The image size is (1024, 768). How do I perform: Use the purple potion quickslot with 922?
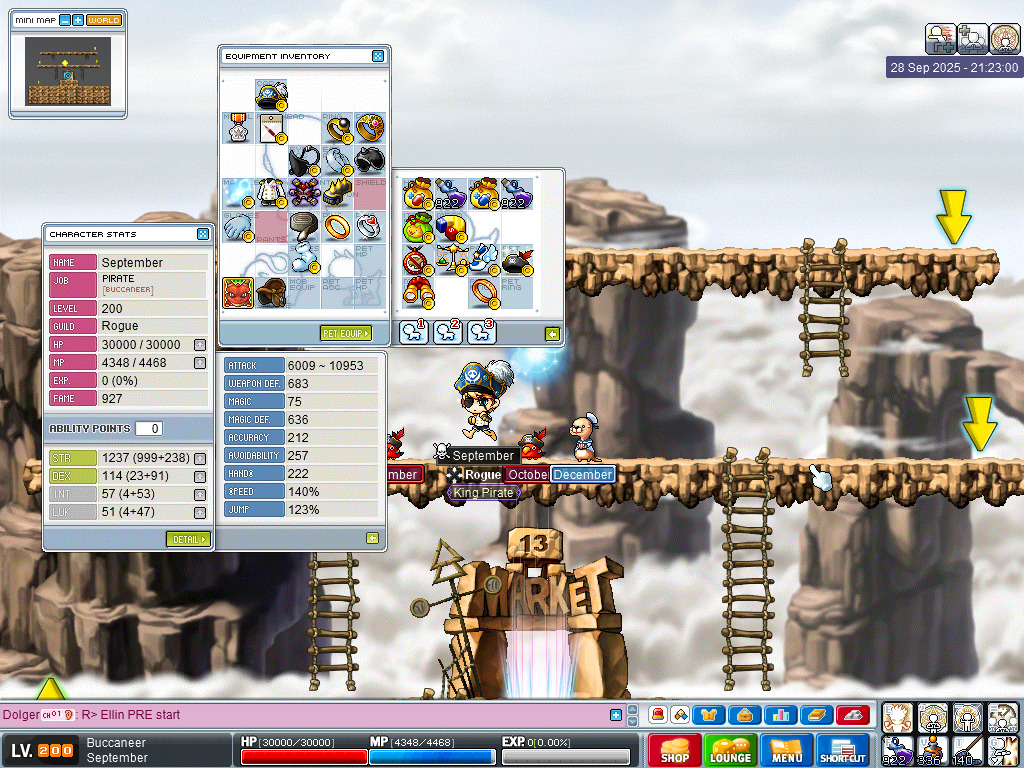point(897,750)
